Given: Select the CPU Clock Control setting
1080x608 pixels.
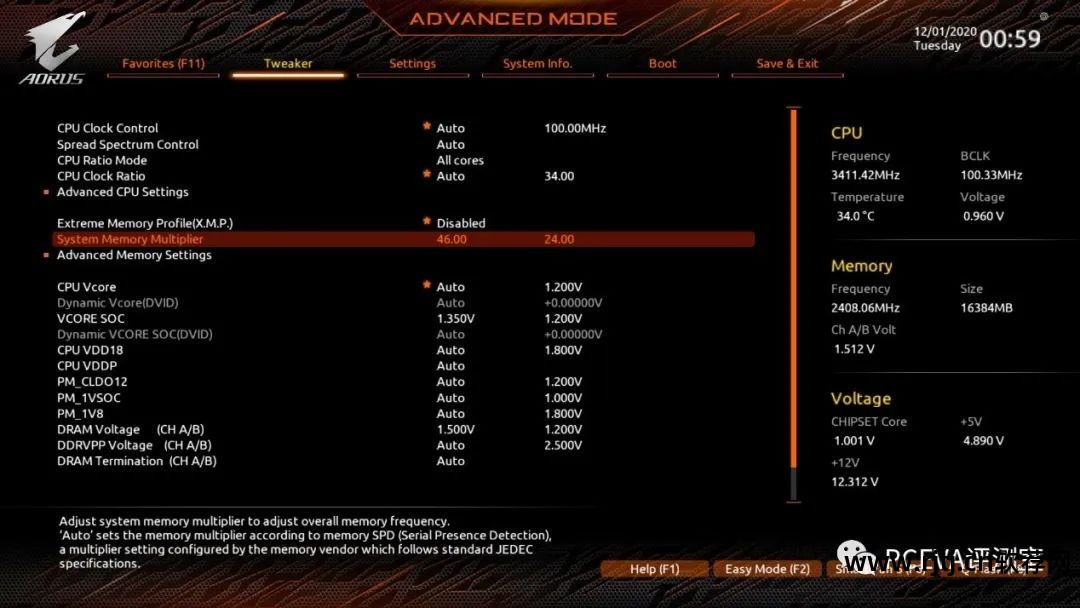Looking at the screenshot, I should coord(108,128).
